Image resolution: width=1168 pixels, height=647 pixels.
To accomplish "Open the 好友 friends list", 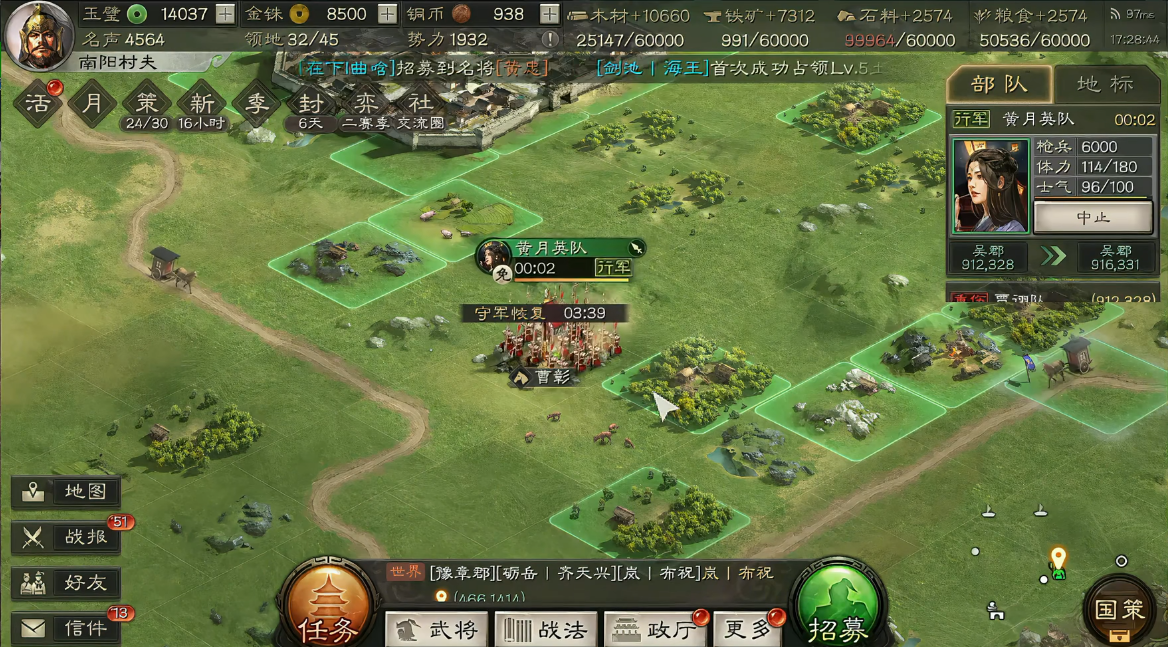I will [67, 582].
